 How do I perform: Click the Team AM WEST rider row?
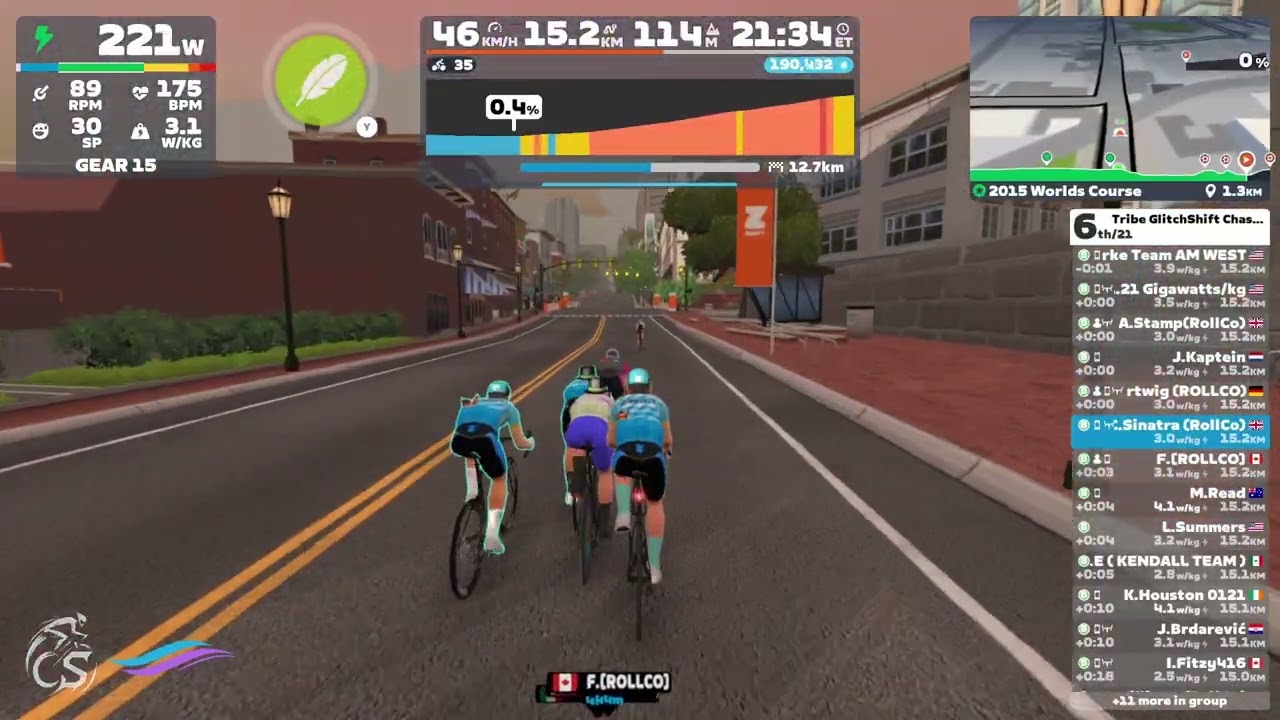(x=1170, y=261)
